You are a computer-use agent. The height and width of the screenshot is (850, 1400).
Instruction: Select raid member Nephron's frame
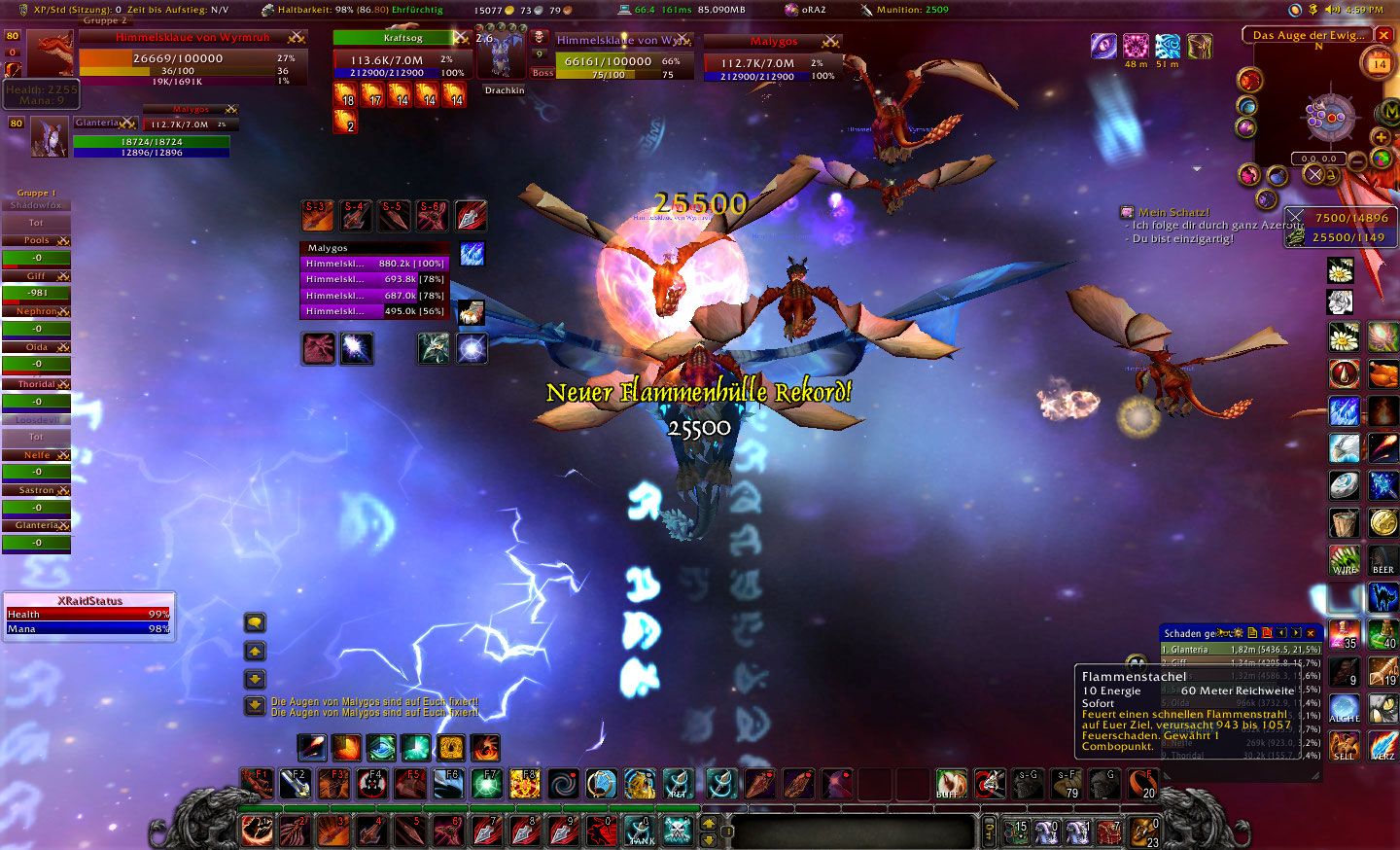point(36,311)
